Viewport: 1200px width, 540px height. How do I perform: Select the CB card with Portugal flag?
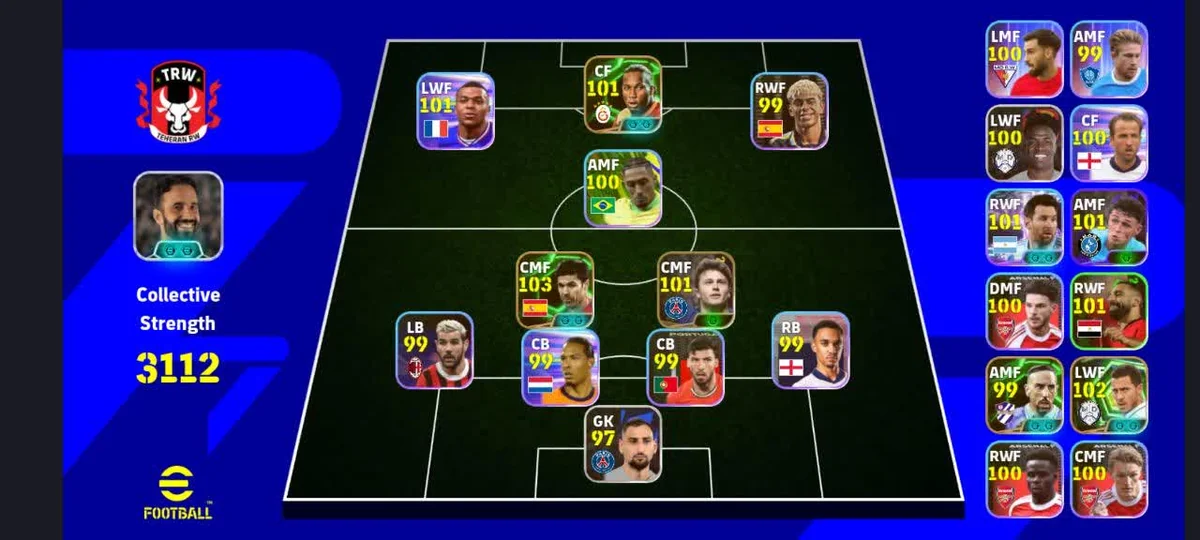tap(685, 368)
